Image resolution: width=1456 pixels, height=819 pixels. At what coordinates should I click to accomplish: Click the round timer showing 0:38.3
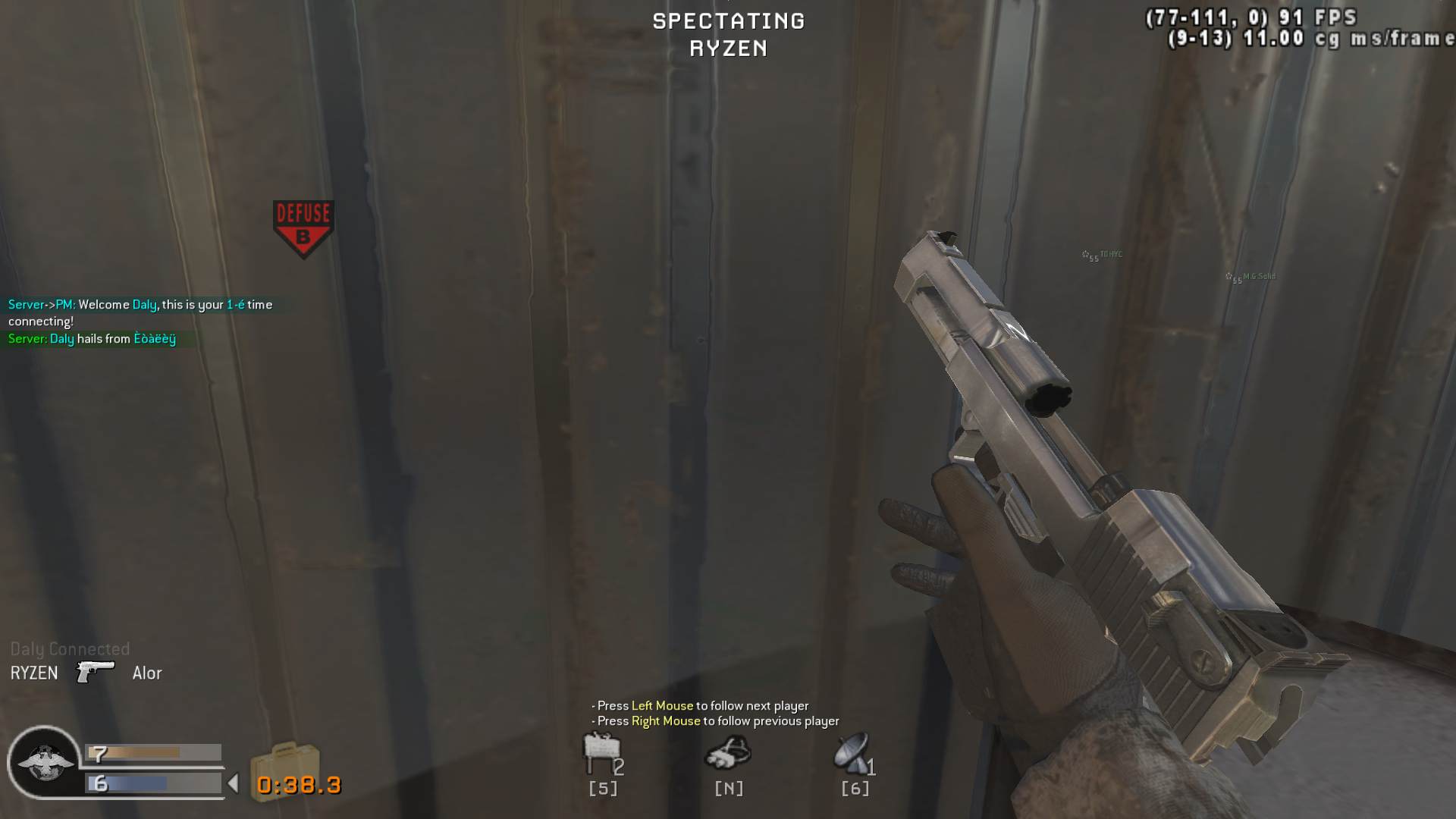[x=297, y=786]
